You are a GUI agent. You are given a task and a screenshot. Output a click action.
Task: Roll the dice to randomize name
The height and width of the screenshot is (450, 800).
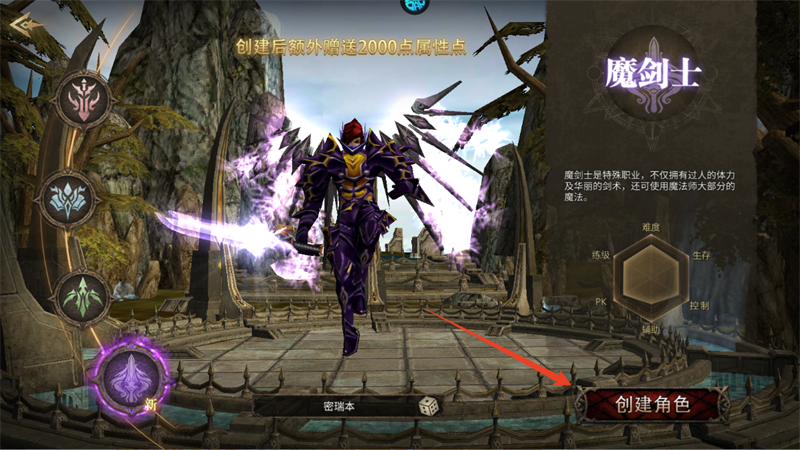pyautogui.click(x=427, y=407)
